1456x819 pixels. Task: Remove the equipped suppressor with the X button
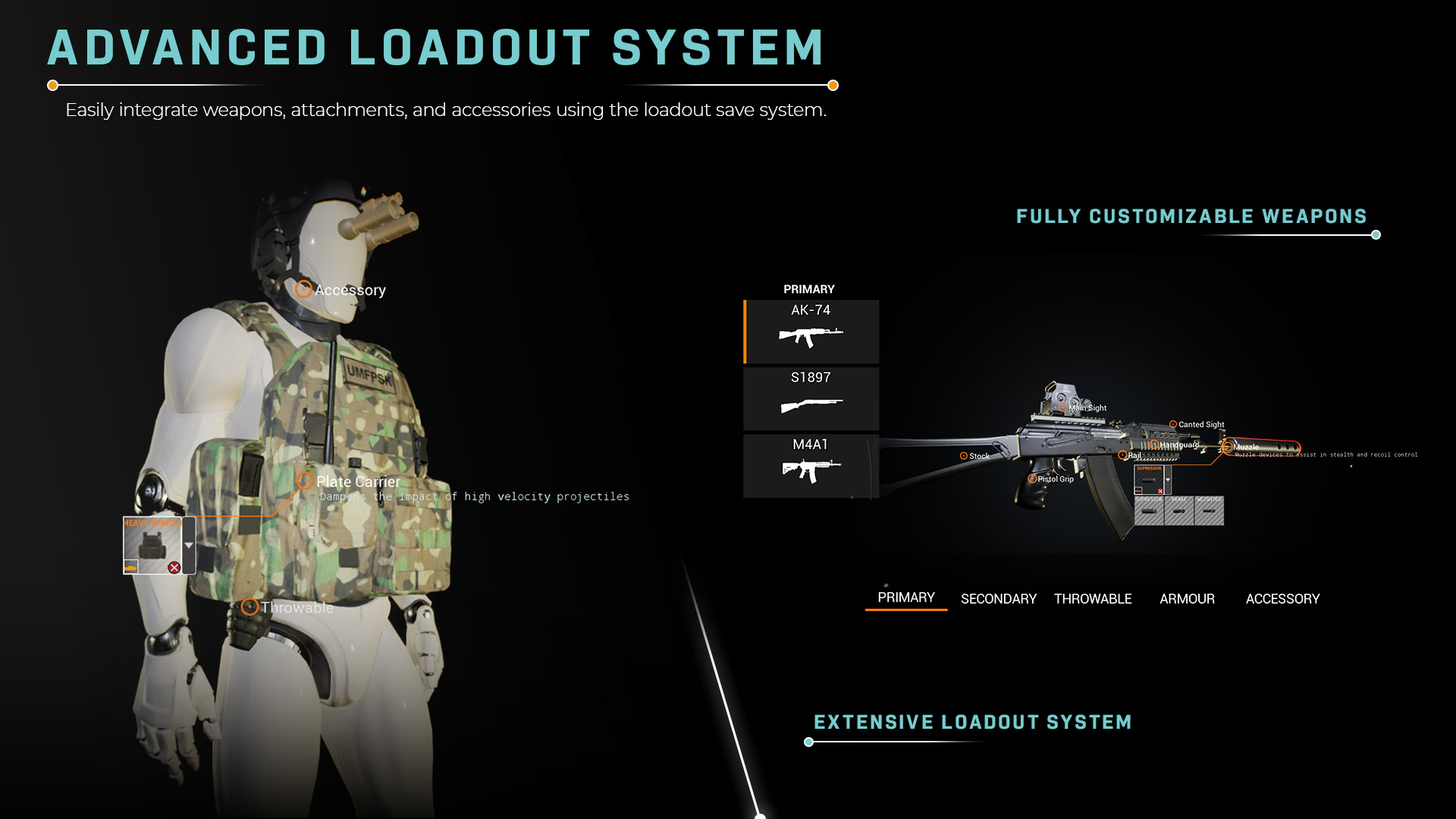click(1160, 491)
